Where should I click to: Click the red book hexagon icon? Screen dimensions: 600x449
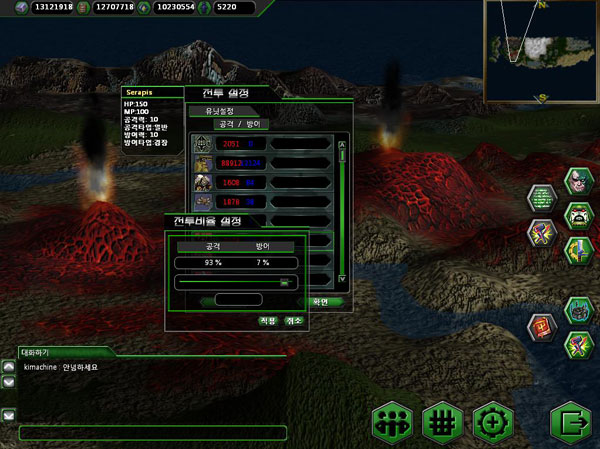point(541,325)
